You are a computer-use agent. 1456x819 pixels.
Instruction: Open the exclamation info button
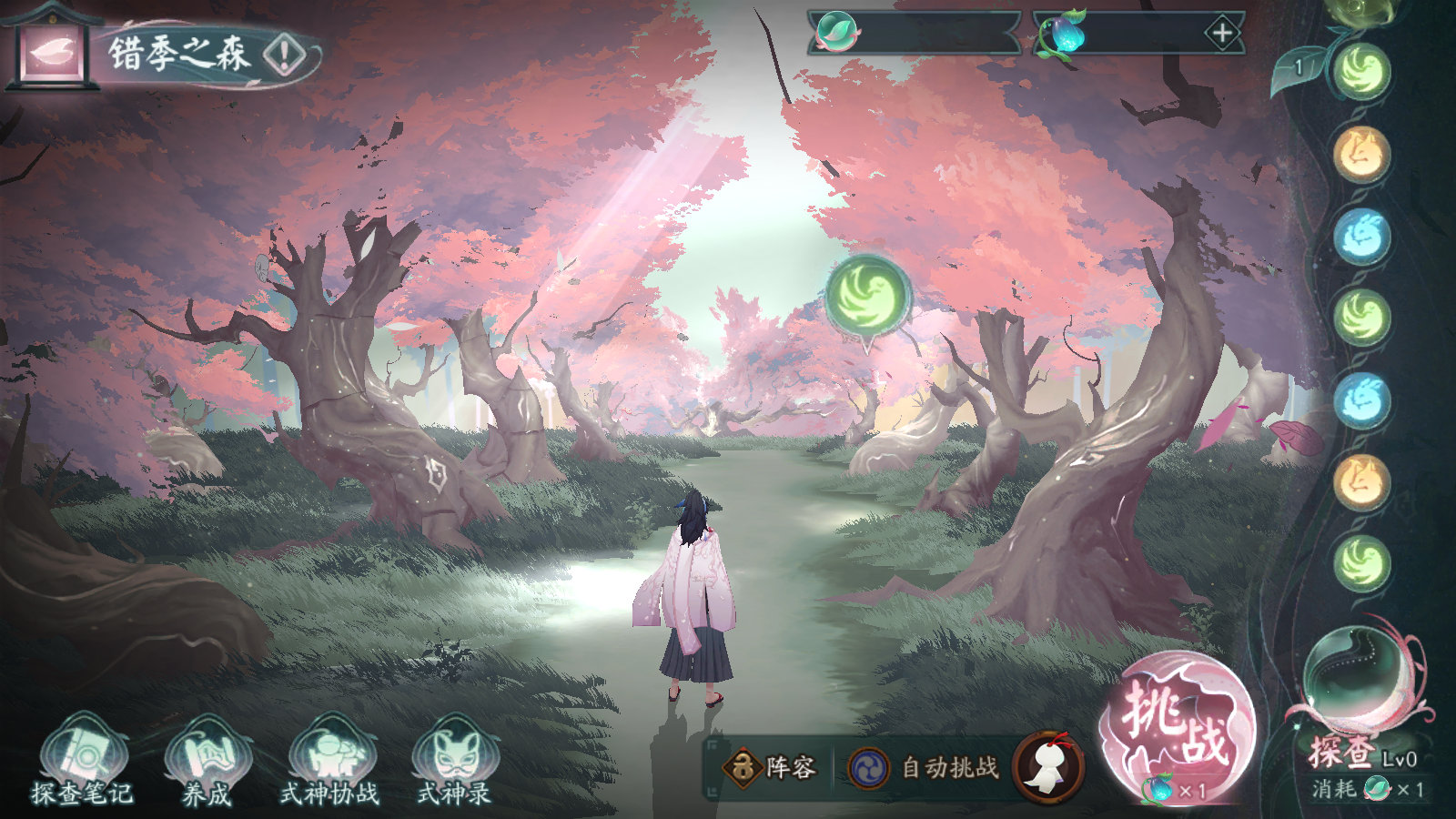[x=284, y=56]
